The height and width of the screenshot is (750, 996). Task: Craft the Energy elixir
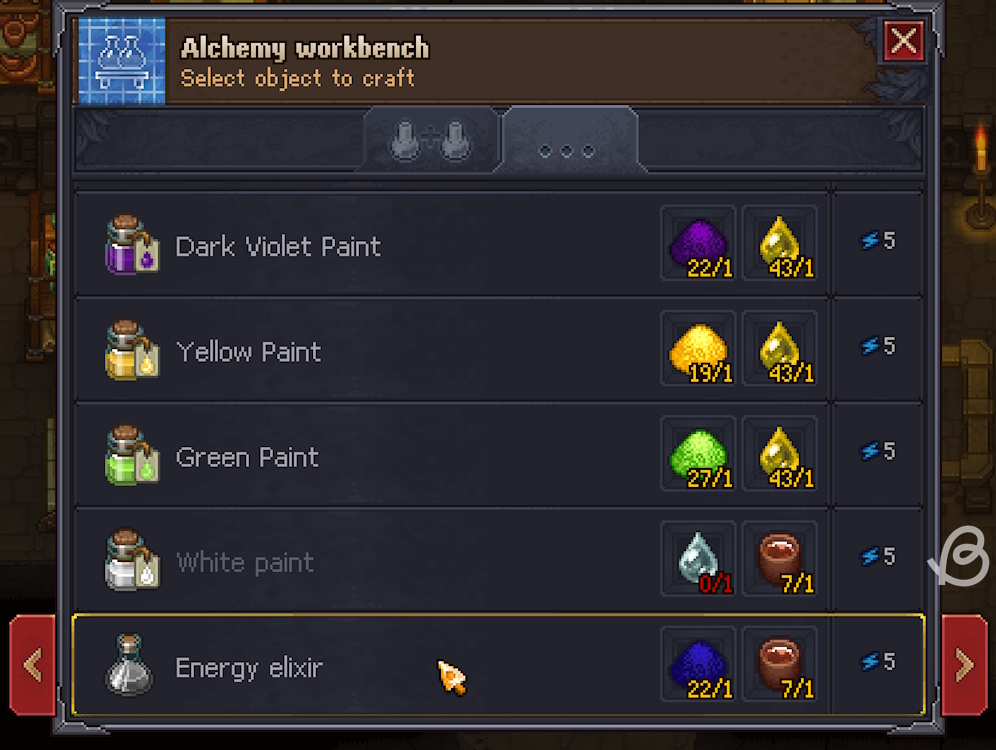pyautogui.click(x=249, y=667)
